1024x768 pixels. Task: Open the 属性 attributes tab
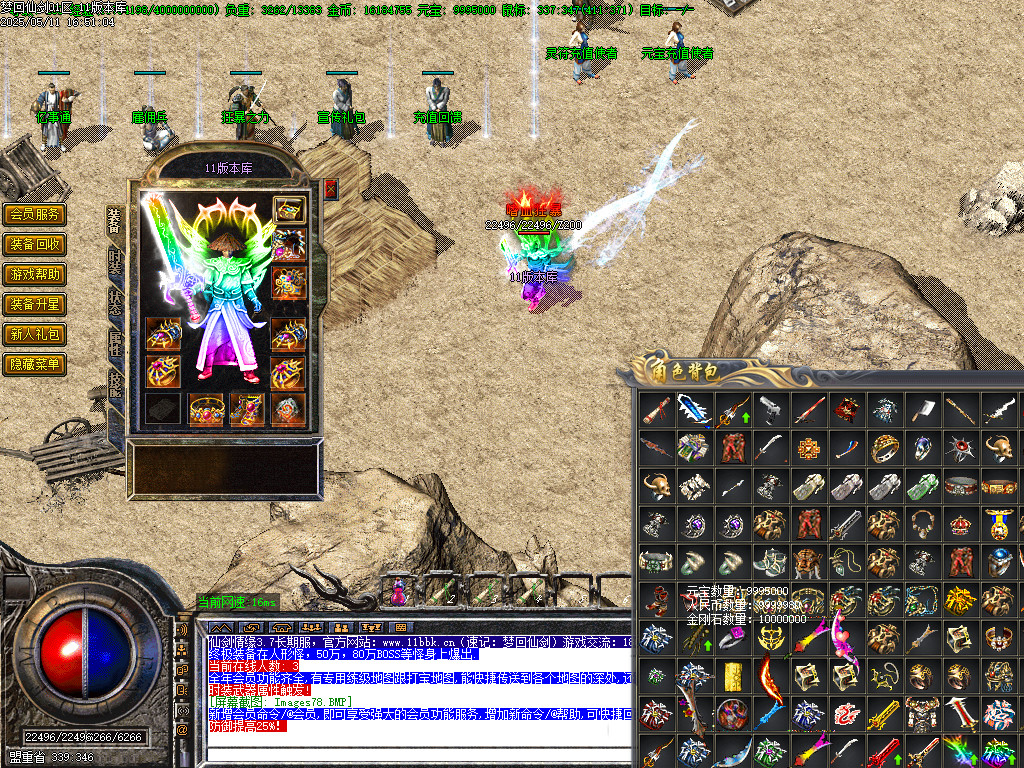[115, 345]
